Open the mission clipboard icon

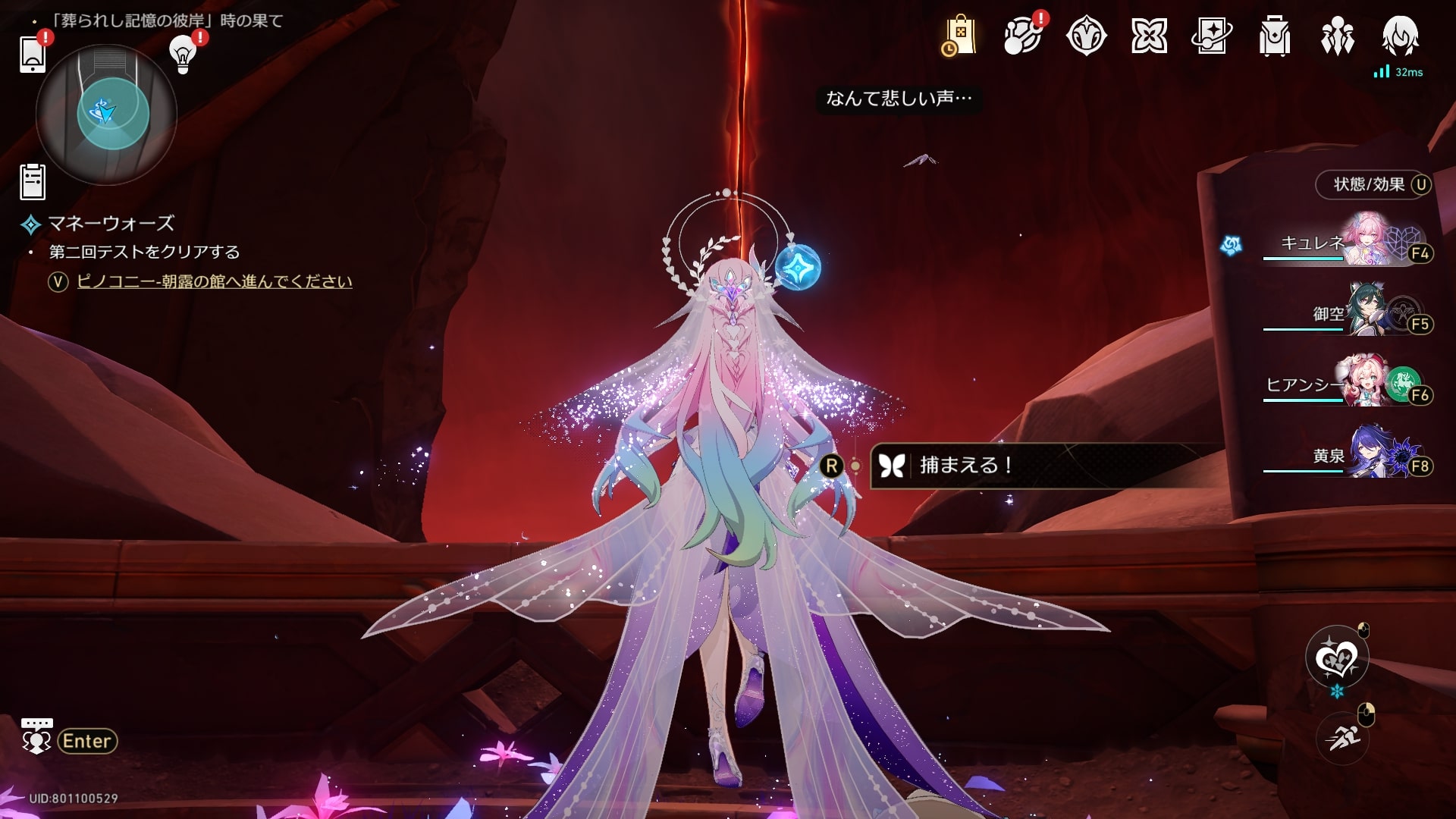coord(33,182)
